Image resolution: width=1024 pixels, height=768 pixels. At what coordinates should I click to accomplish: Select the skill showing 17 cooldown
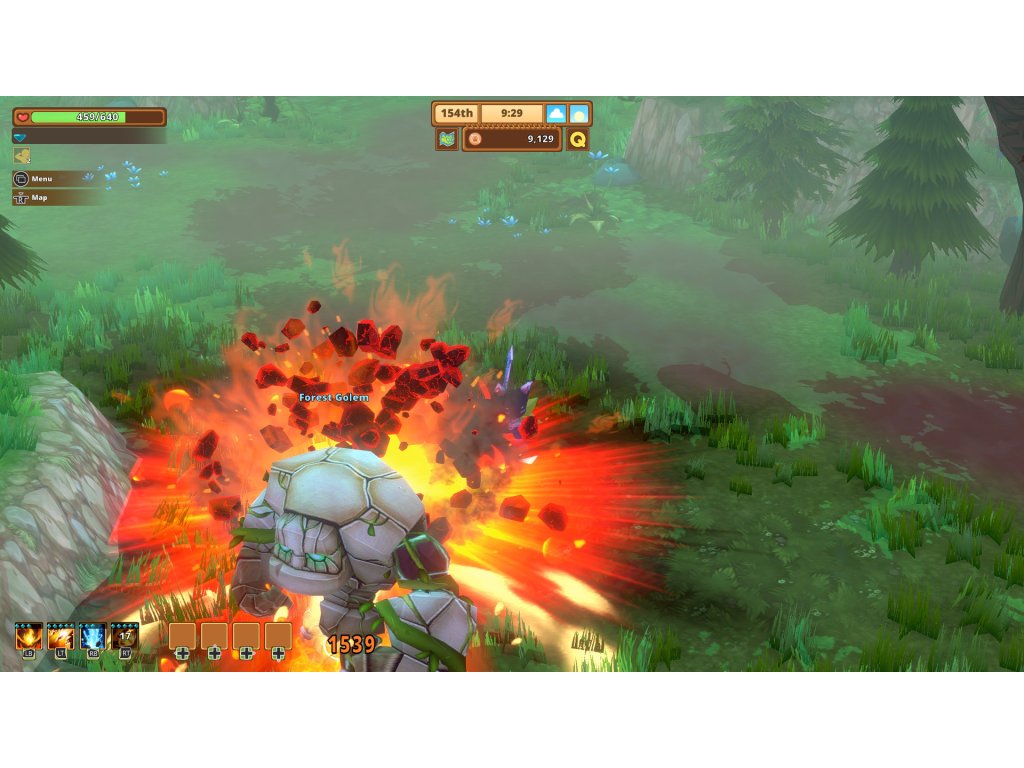point(125,636)
